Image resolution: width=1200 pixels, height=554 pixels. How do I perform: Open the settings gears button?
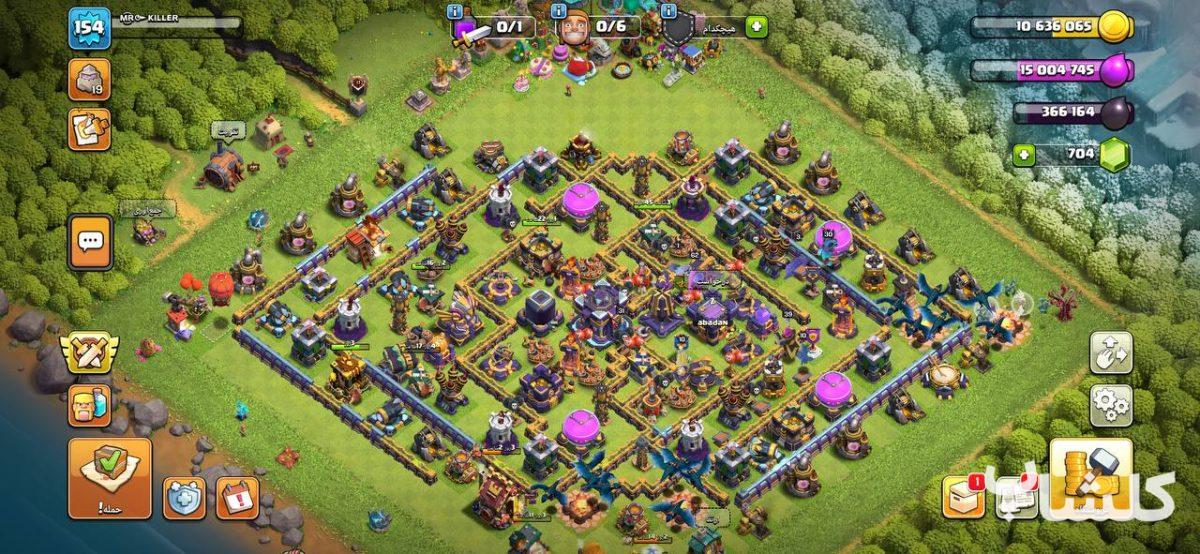(x=1111, y=405)
